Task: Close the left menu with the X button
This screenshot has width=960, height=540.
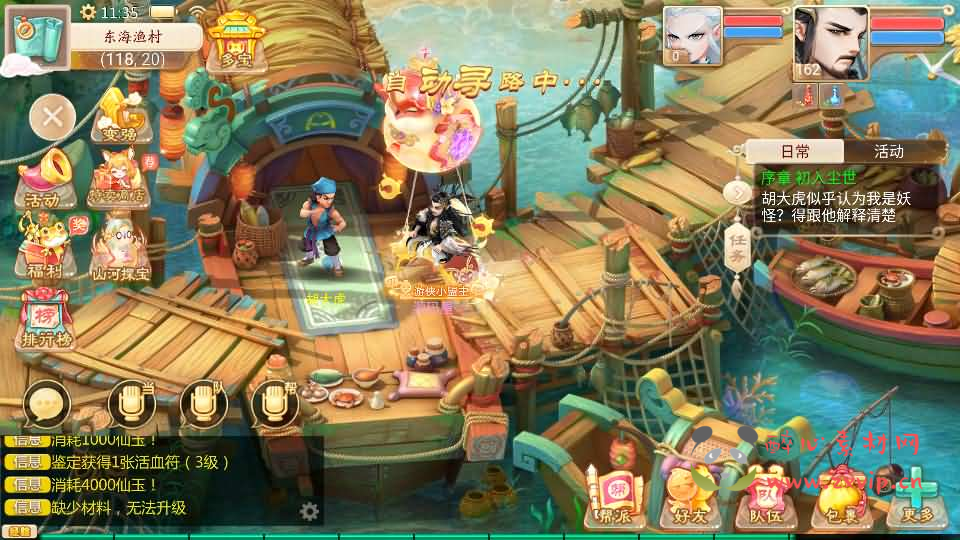Action: click(x=53, y=117)
